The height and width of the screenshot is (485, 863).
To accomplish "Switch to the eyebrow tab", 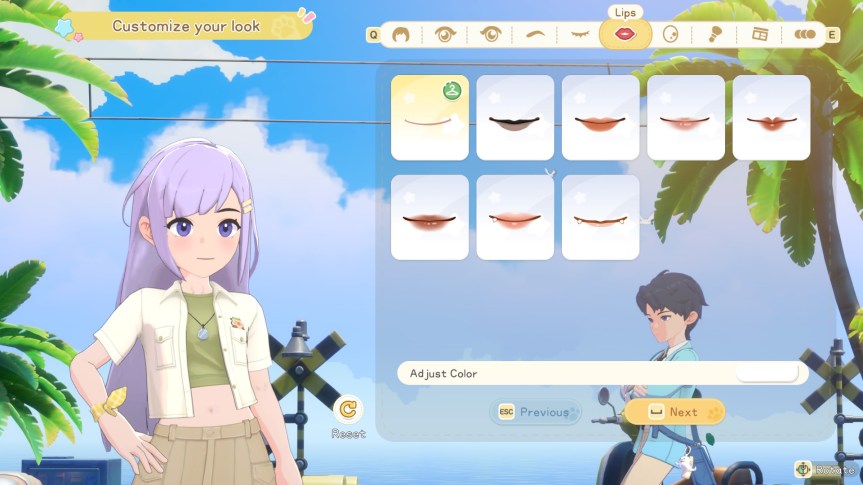I will click(x=536, y=35).
